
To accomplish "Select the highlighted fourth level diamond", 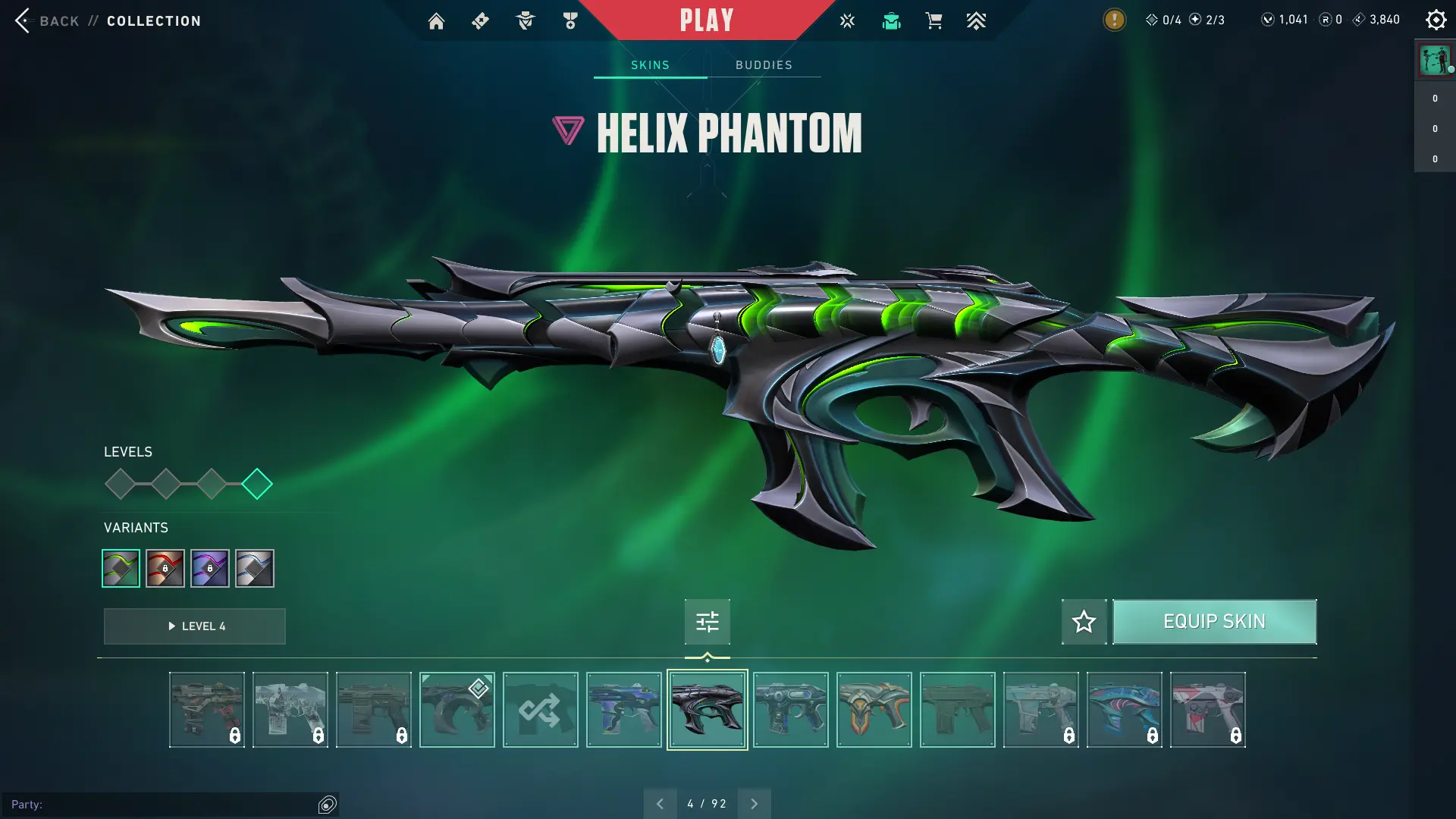I will click(257, 484).
